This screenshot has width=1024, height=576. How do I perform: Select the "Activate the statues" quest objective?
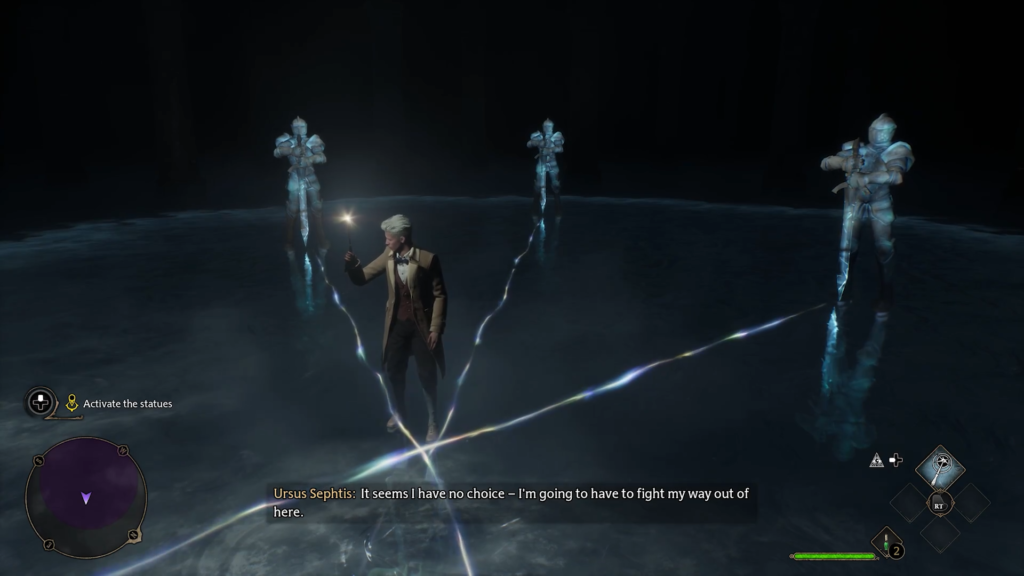tap(127, 404)
